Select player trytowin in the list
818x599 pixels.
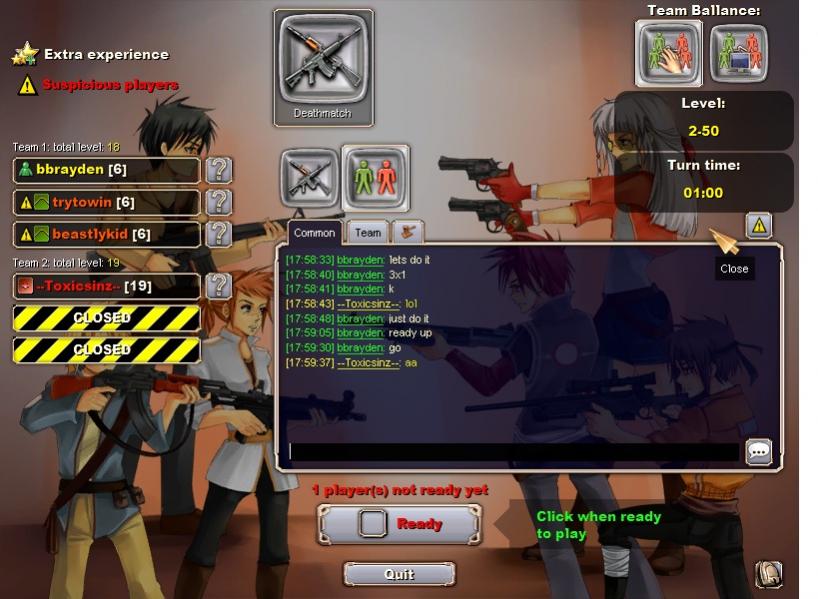[106, 203]
